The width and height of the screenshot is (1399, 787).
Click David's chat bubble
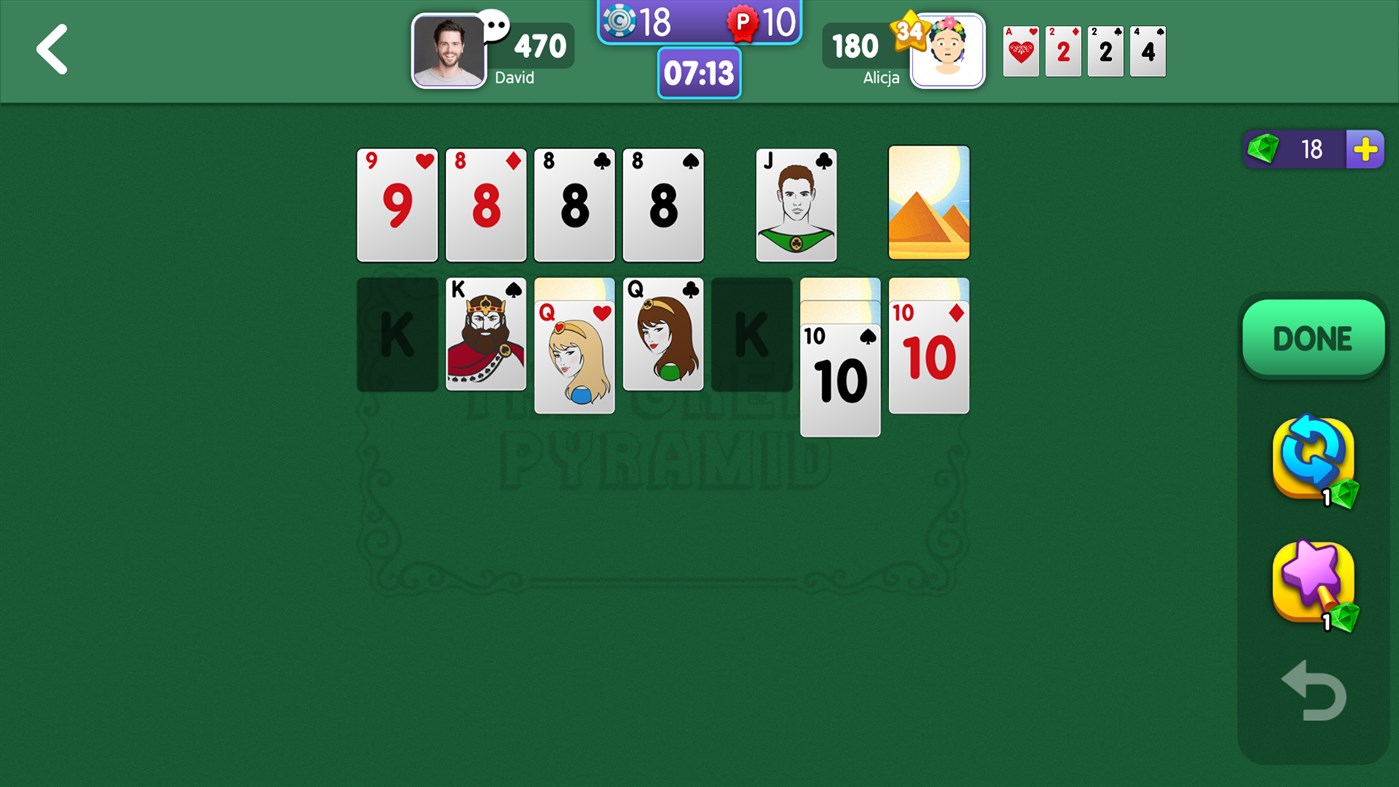coord(493,22)
